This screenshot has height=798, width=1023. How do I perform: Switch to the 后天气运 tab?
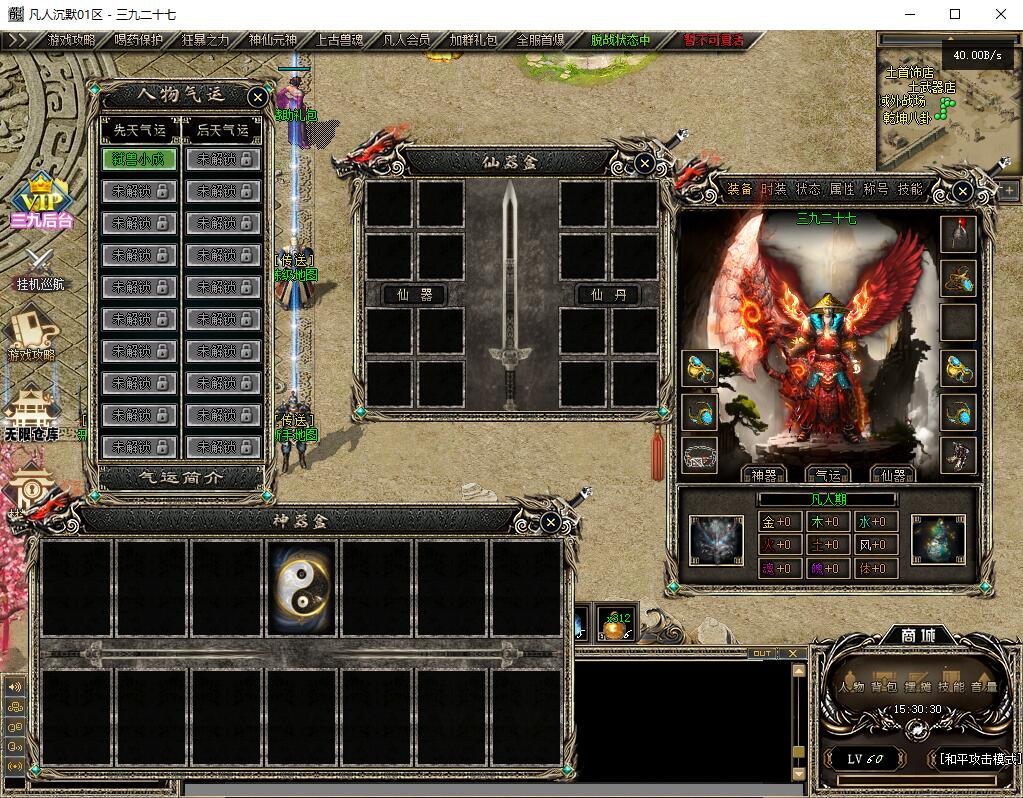click(x=222, y=130)
